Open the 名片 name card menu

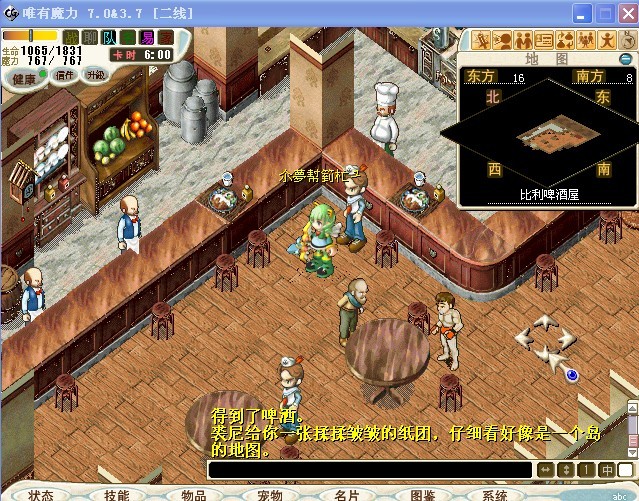pyautogui.click(x=346, y=494)
